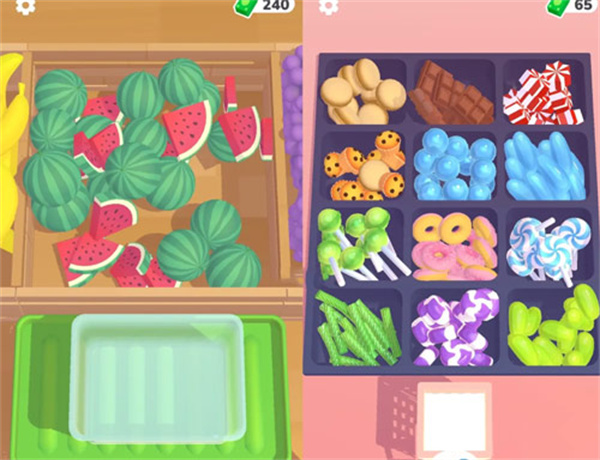This screenshot has height=460, width=600.
Task: Open settings gear on the candy screen
Action: coord(330,5)
